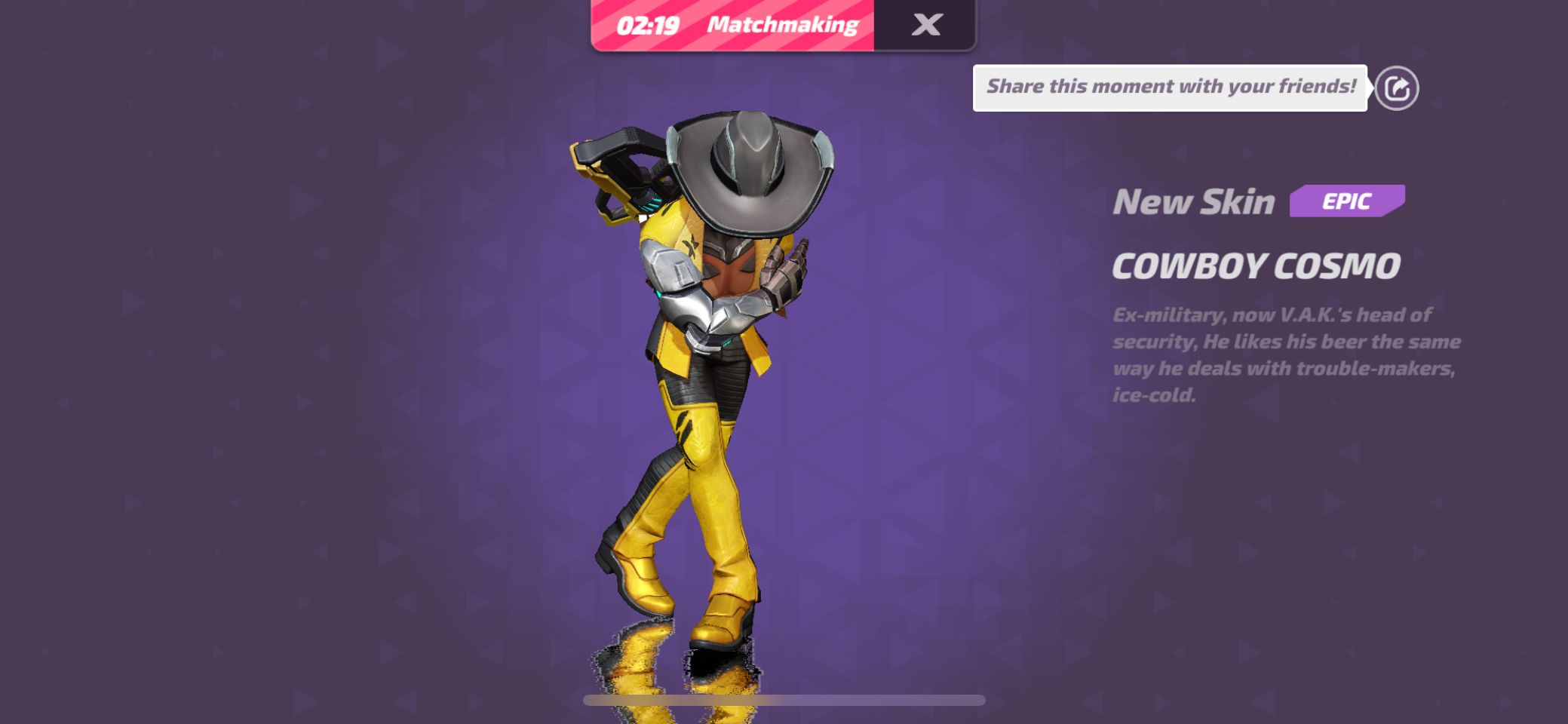The image size is (1568, 724).
Task: Click 'Share this moment with your friends!' bubble
Action: pos(1171,86)
